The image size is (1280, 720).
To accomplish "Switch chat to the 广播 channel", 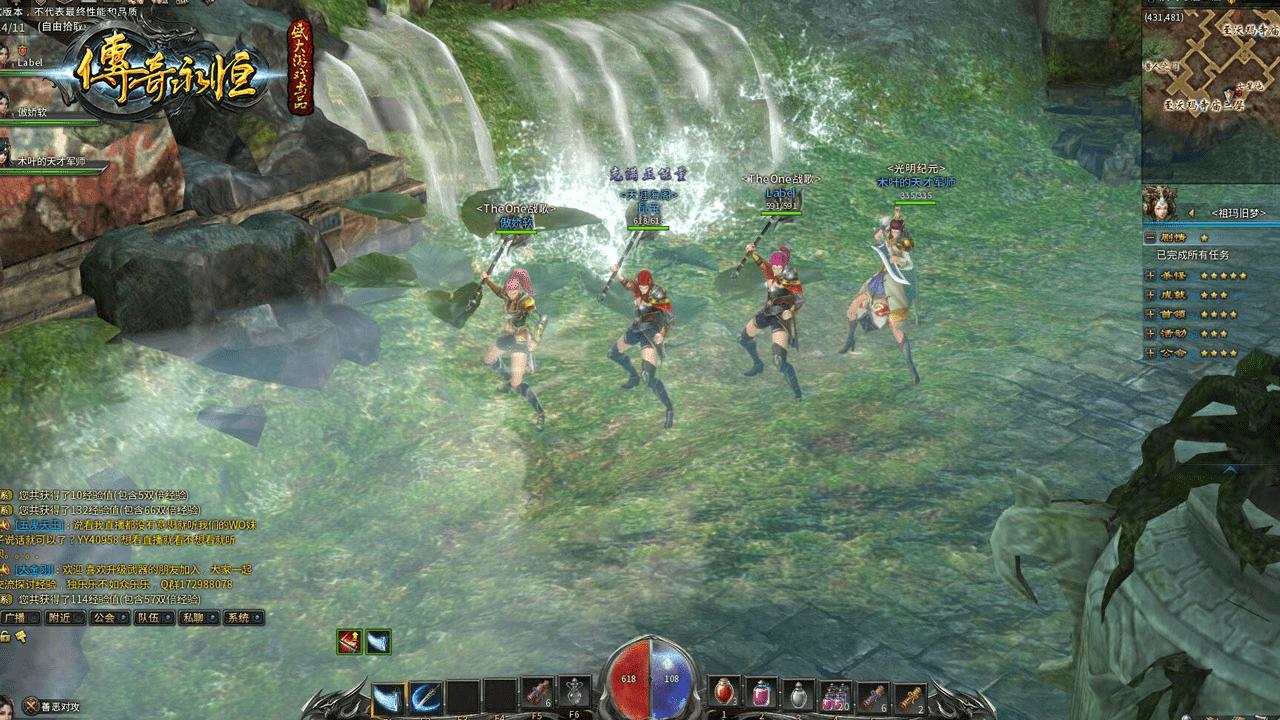I will pyautogui.click(x=20, y=617).
